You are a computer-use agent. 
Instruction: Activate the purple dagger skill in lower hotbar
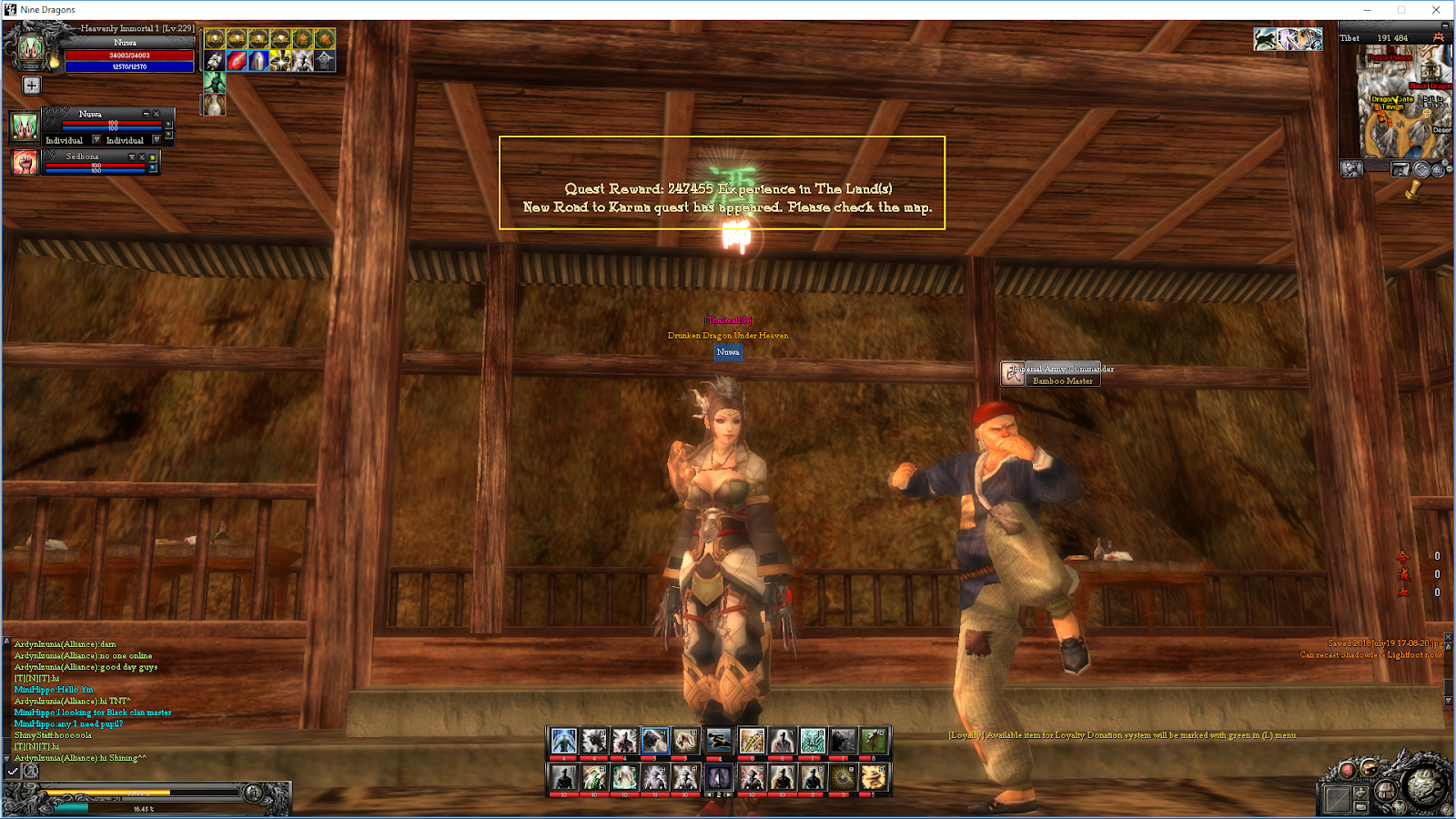719,778
